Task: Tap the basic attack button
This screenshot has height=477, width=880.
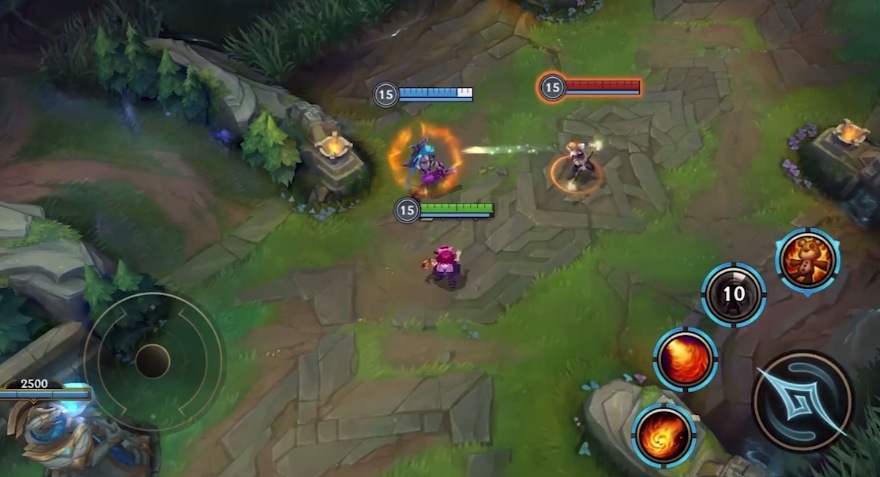Action: (802, 401)
